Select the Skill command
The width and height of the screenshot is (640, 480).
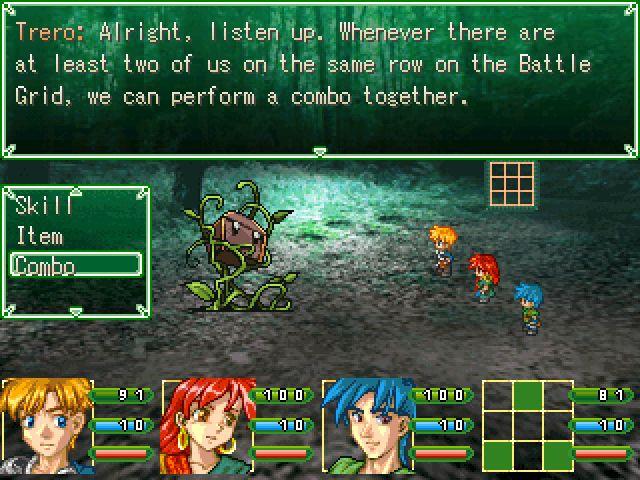point(45,207)
